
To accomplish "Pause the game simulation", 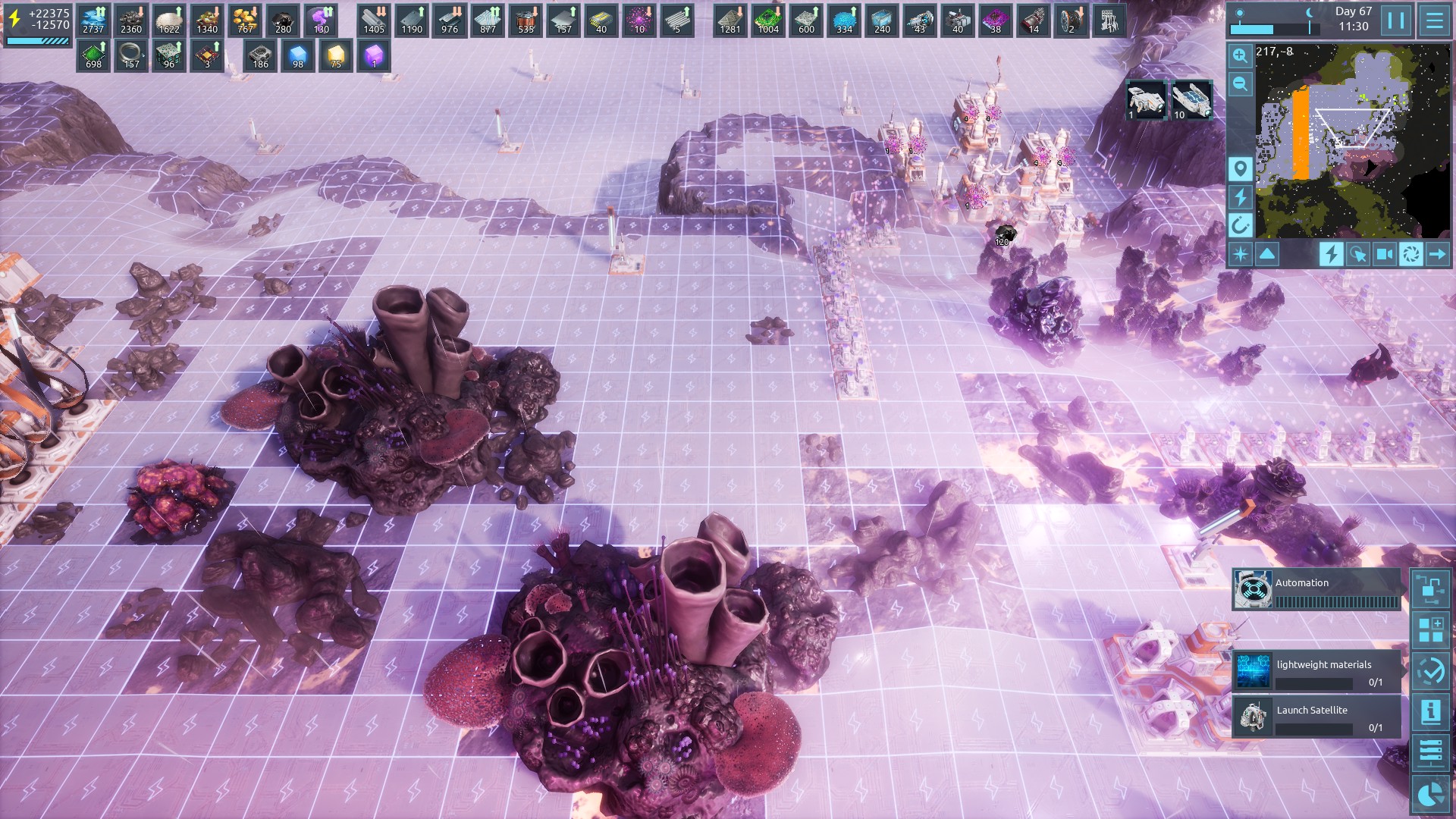I will click(1396, 20).
